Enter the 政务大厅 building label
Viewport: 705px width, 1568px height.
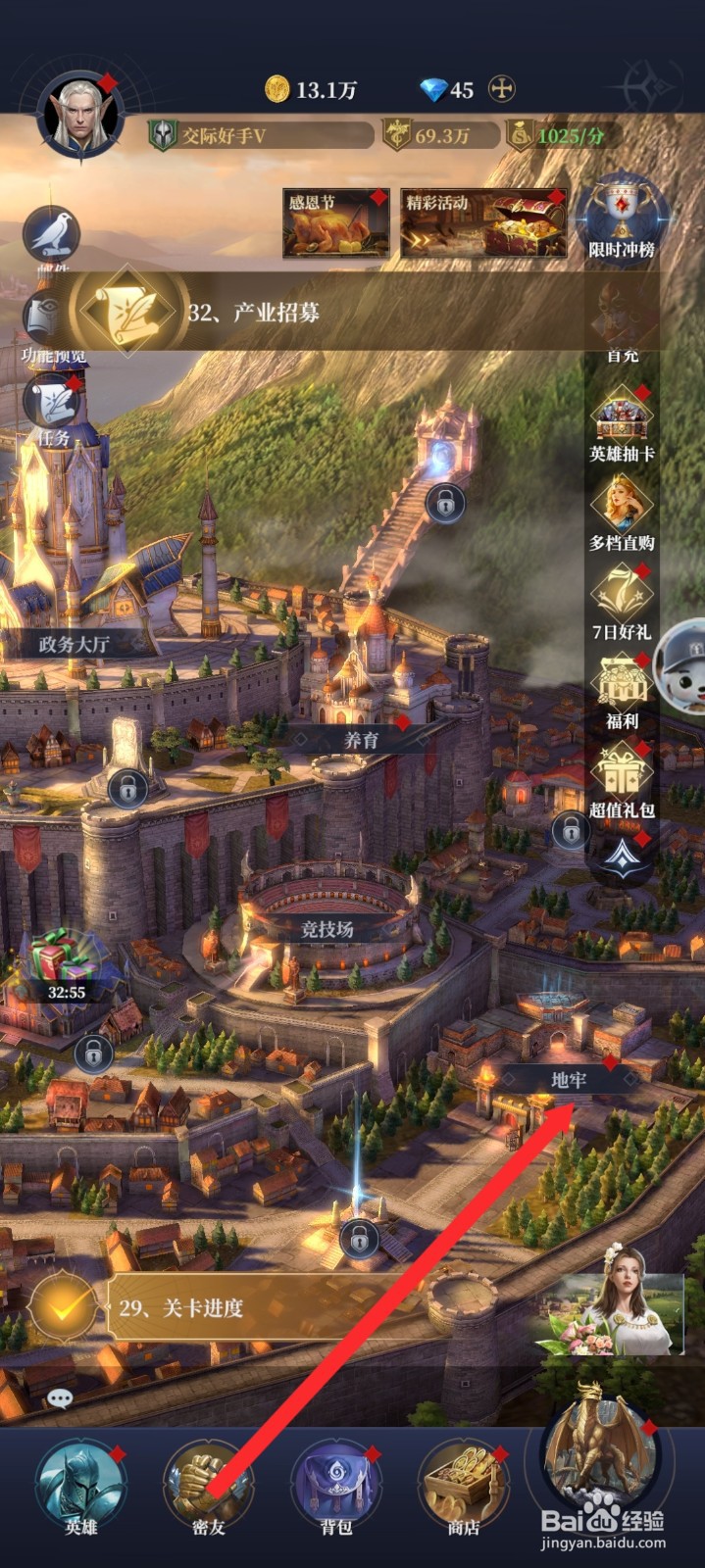coord(75,644)
